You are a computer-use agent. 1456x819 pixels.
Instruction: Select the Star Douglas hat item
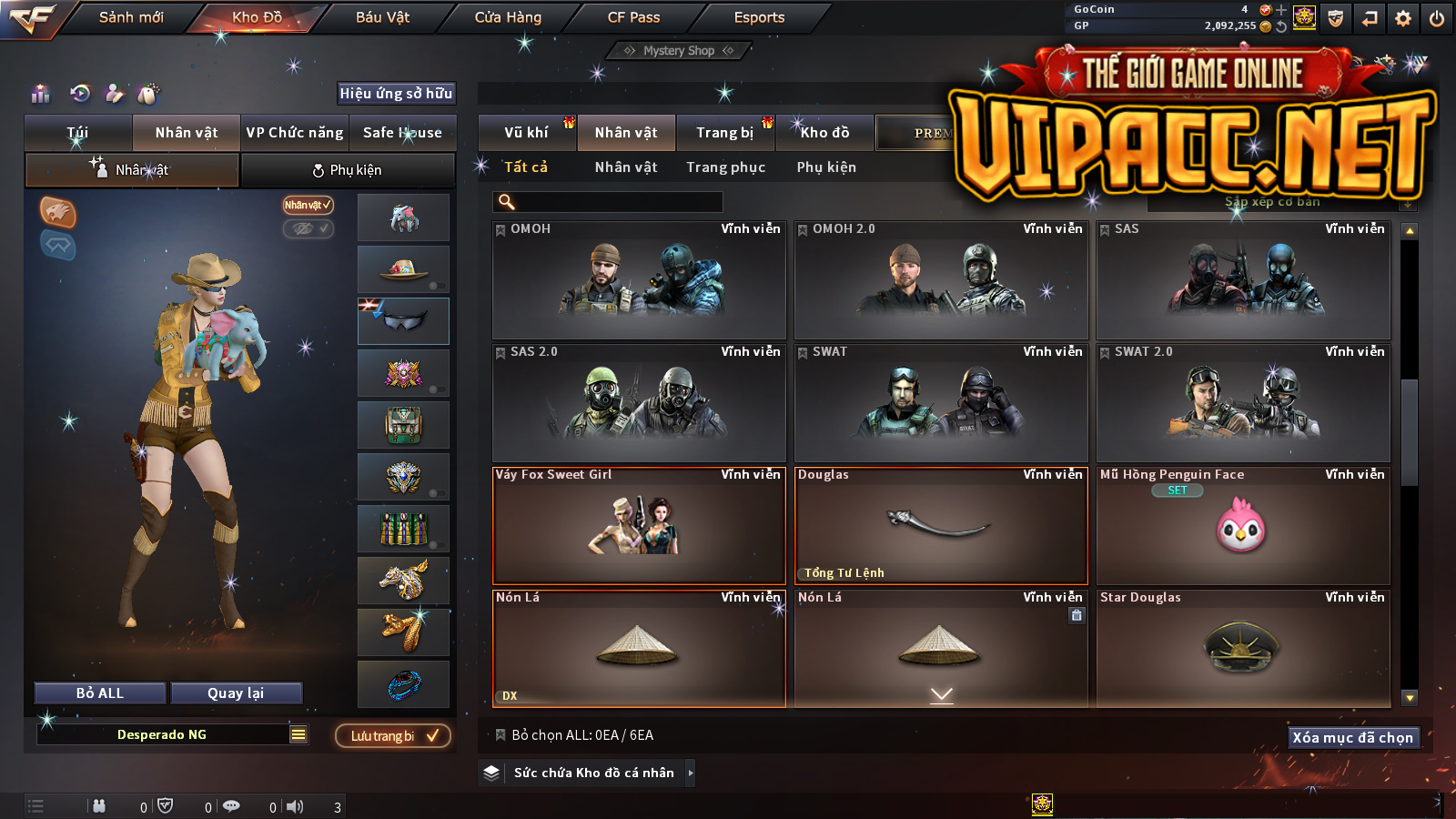click(1243, 648)
